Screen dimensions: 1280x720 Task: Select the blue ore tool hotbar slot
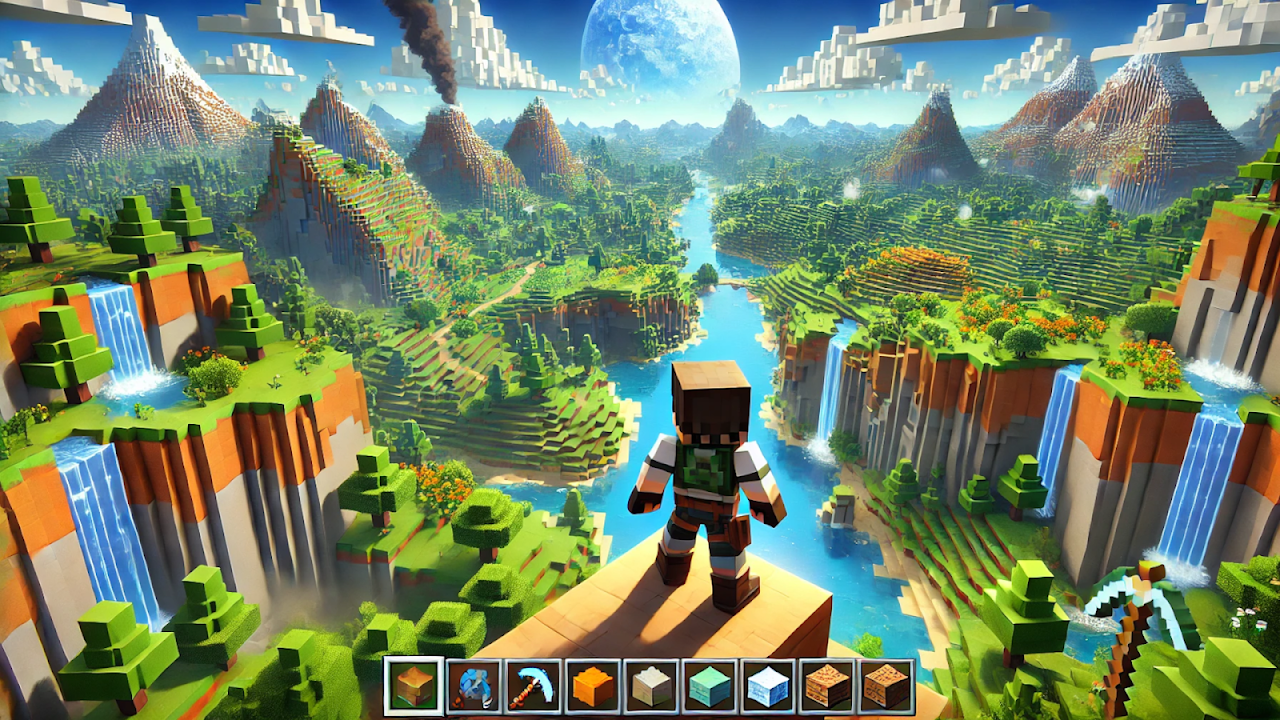[x=473, y=686]
